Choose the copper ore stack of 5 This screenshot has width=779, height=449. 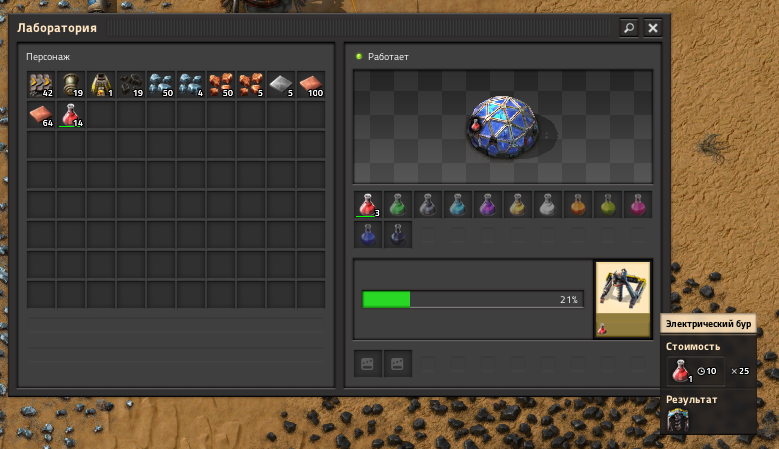coord(251,85)
